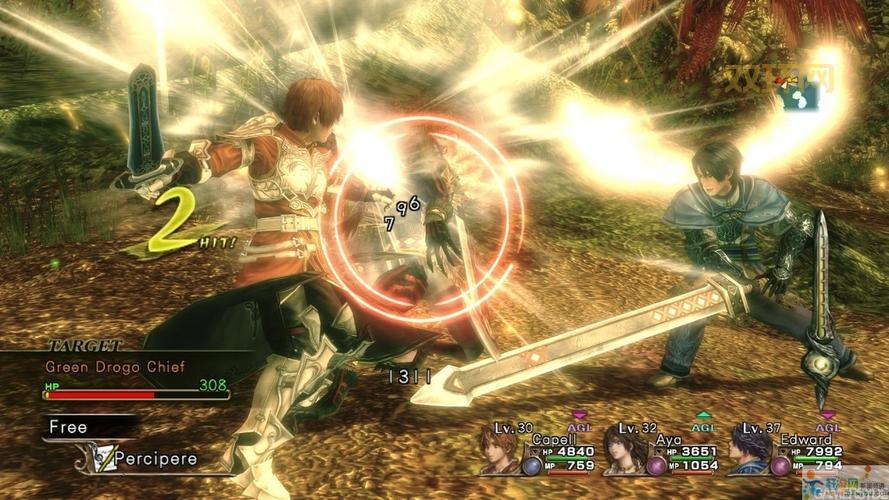The height and width of the screenshot is (500, 889).
Task: Click the Percipere flute skill icon
Action: pos(96,458)
